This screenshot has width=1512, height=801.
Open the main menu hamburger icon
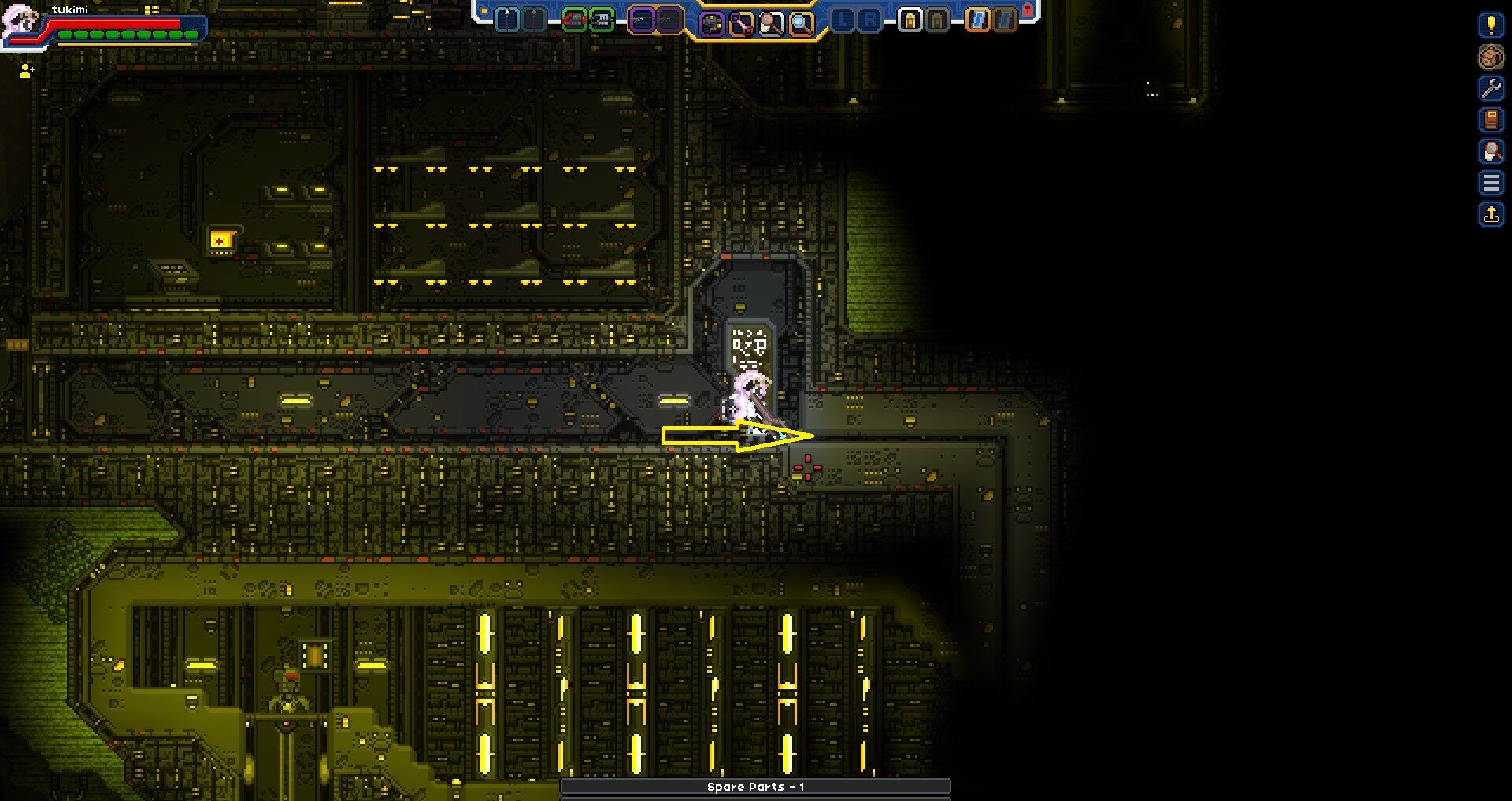click(x=1491, y=182)
